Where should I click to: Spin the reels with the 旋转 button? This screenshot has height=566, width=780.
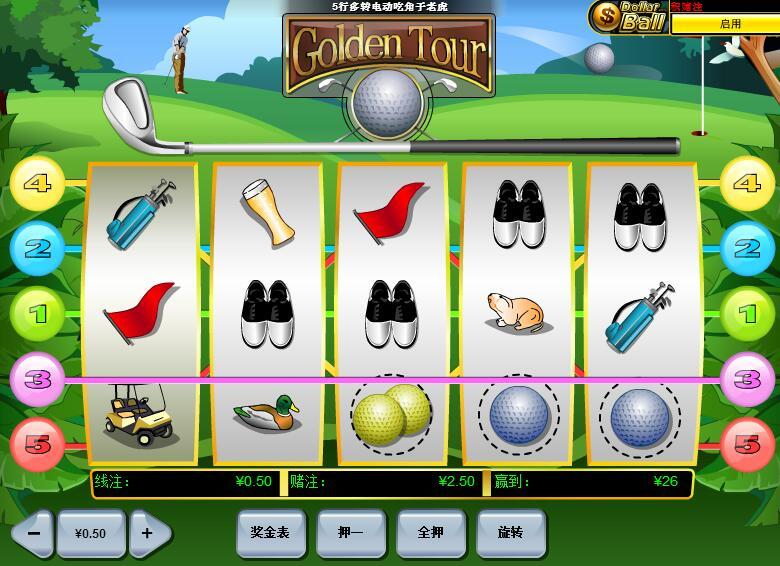[x=510, y=533]
